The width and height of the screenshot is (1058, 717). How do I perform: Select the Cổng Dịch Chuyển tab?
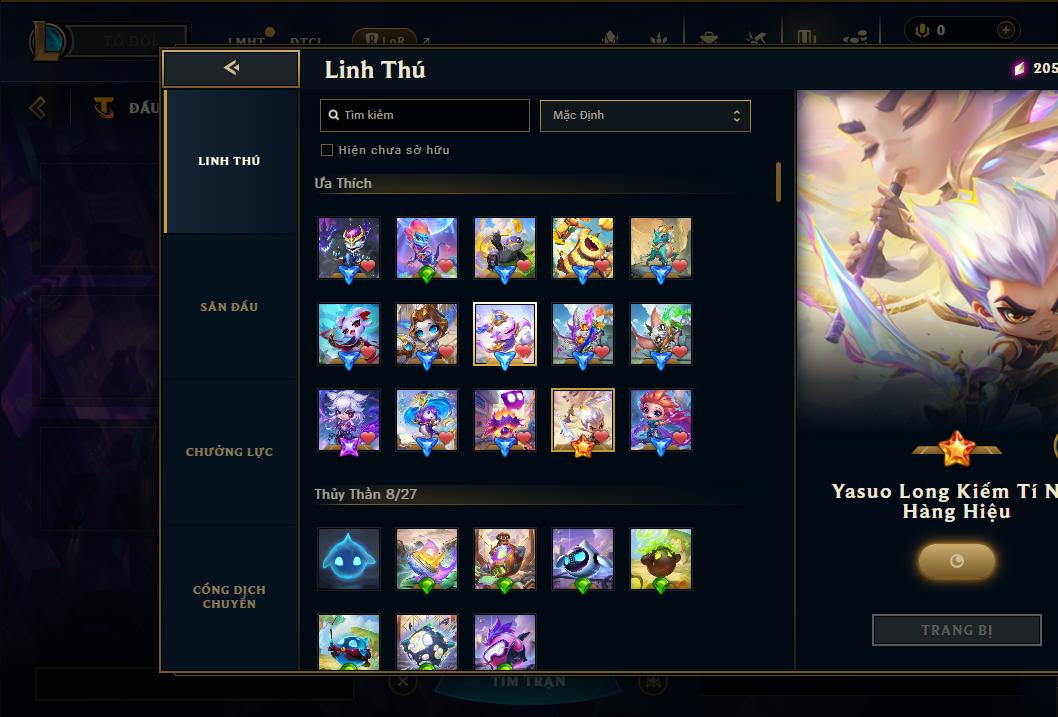pos(229,597)
